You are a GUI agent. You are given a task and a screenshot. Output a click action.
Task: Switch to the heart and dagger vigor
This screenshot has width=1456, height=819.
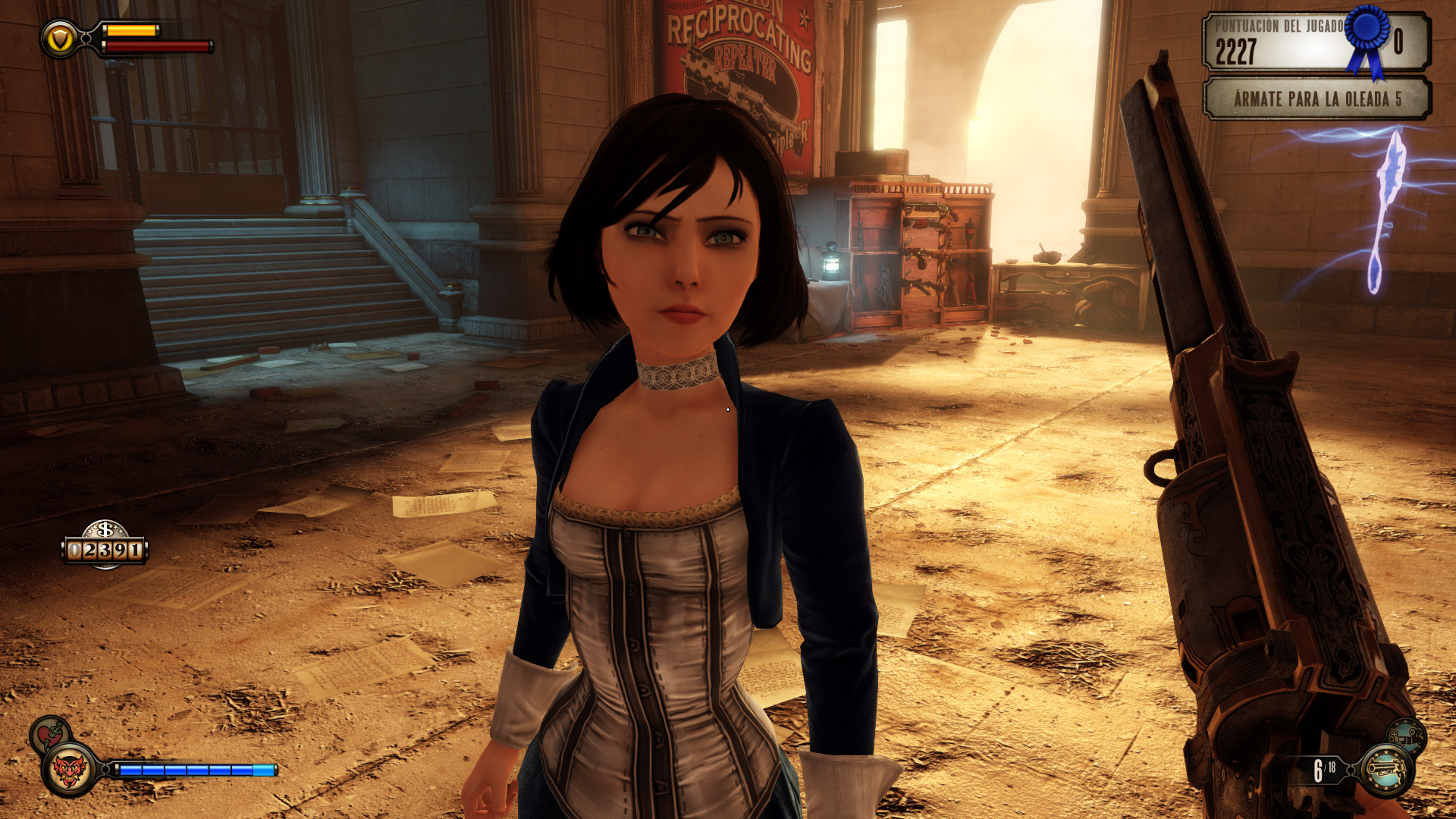tap(50, 734)
